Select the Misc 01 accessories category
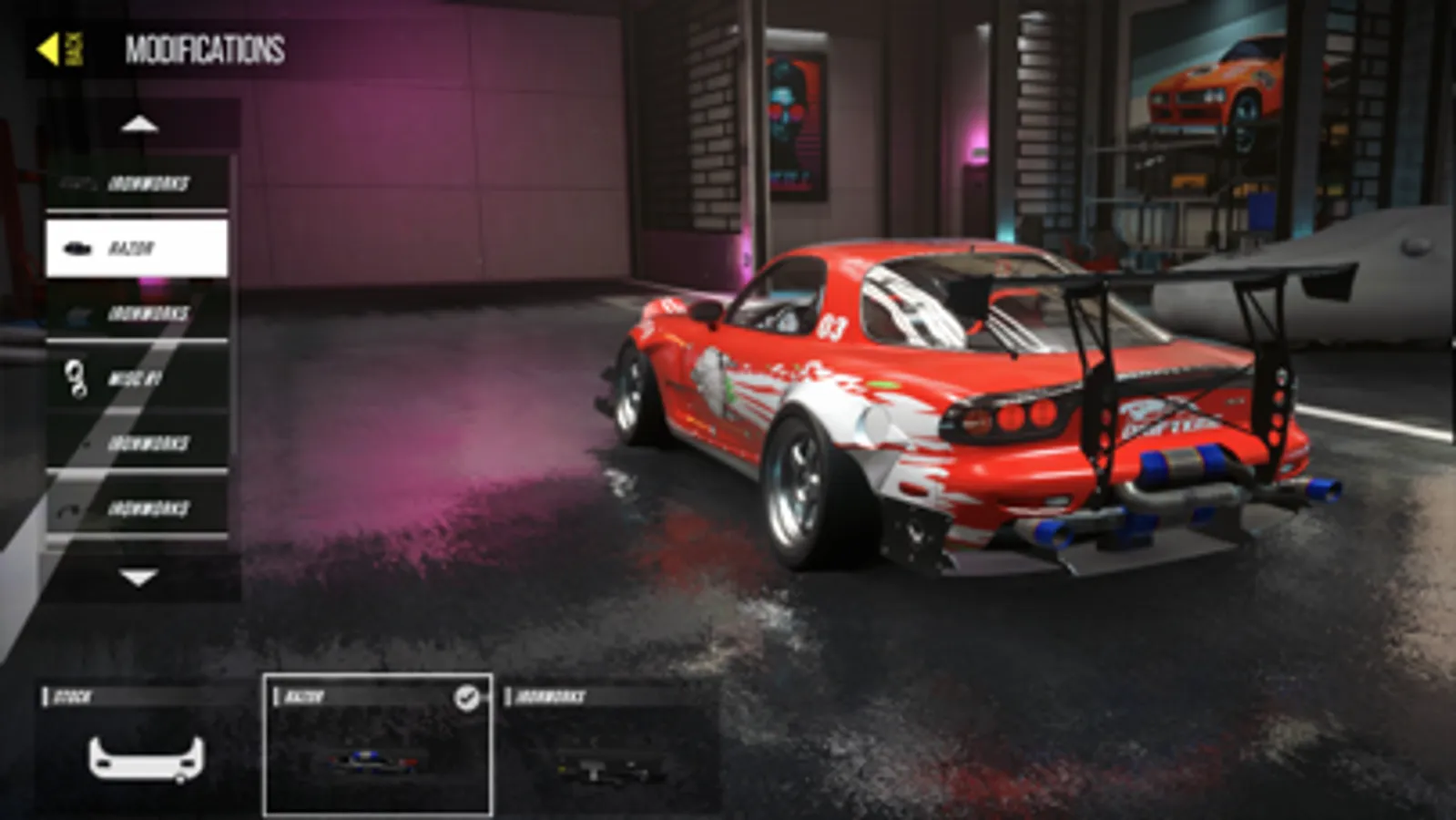Image resolution: width=1456 pixels, height=820 pixels. pos(137,378)
